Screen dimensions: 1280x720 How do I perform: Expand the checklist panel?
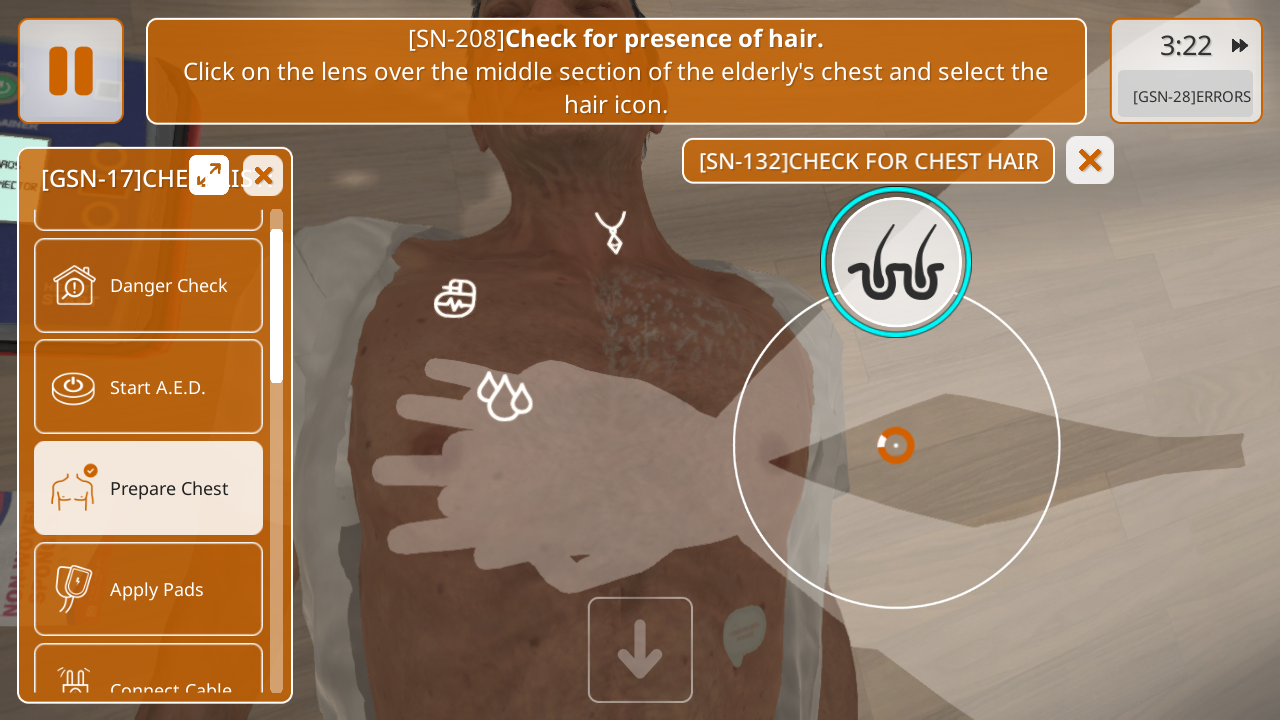(209, 175)
